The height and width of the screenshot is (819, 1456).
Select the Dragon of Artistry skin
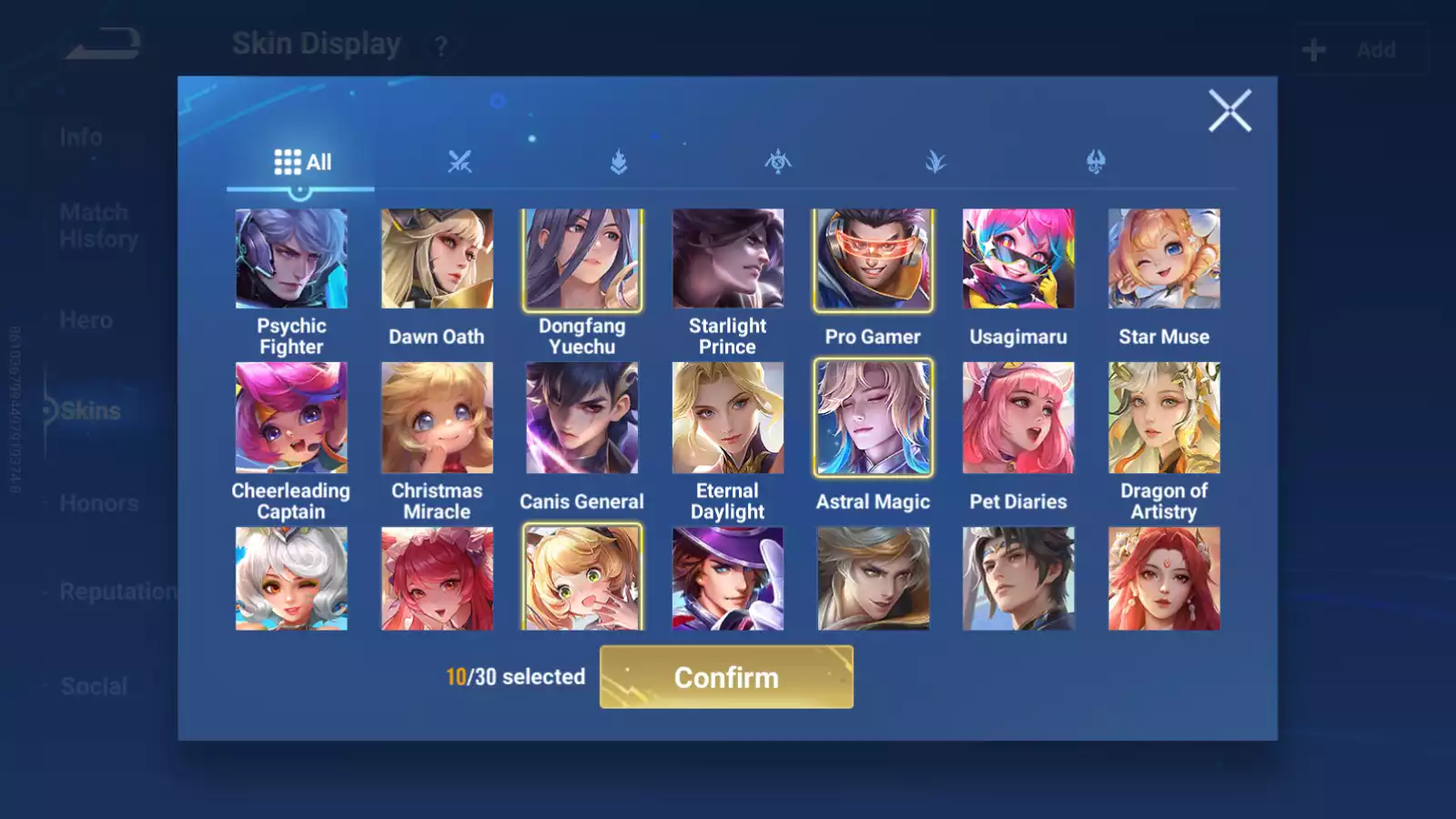click(1164, 418)
